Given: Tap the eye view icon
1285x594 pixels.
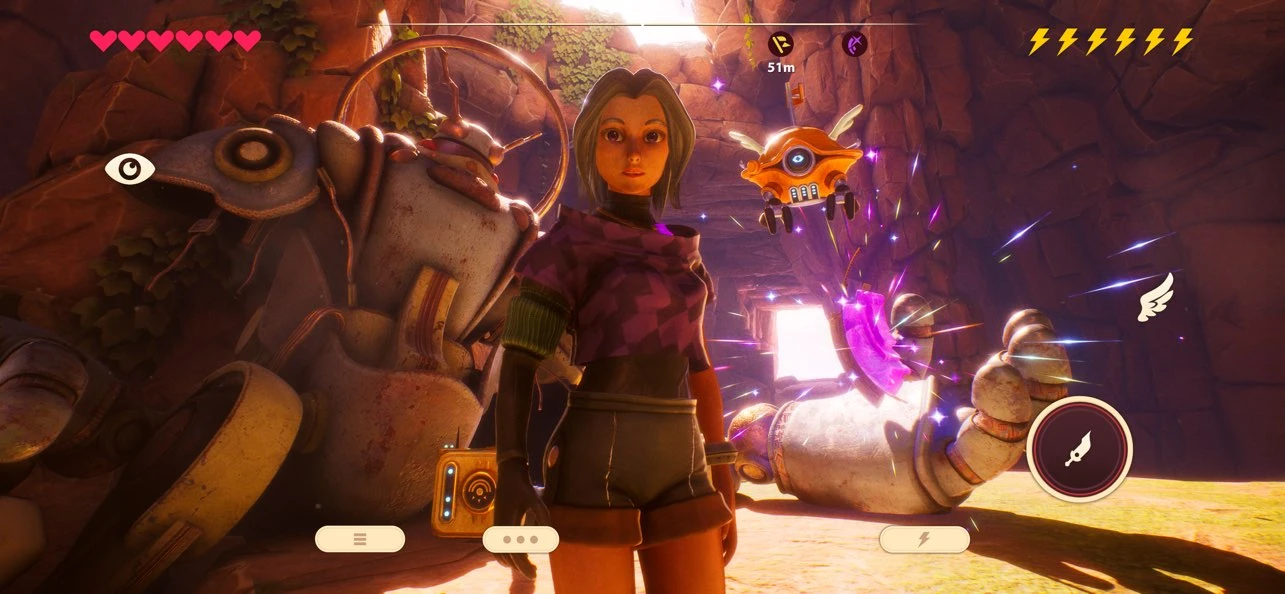Looking at the screenshot, I should [130, 169].
